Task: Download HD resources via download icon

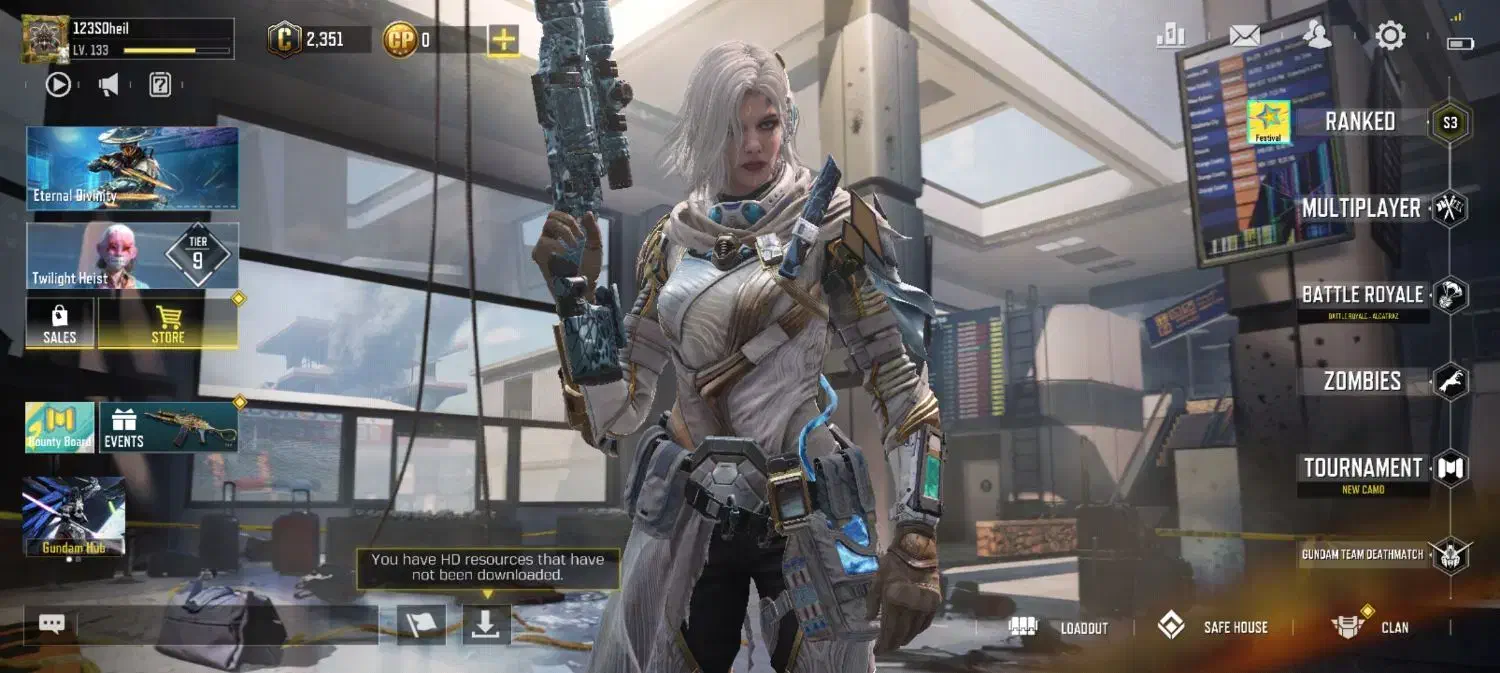Action: click(486, 624)
